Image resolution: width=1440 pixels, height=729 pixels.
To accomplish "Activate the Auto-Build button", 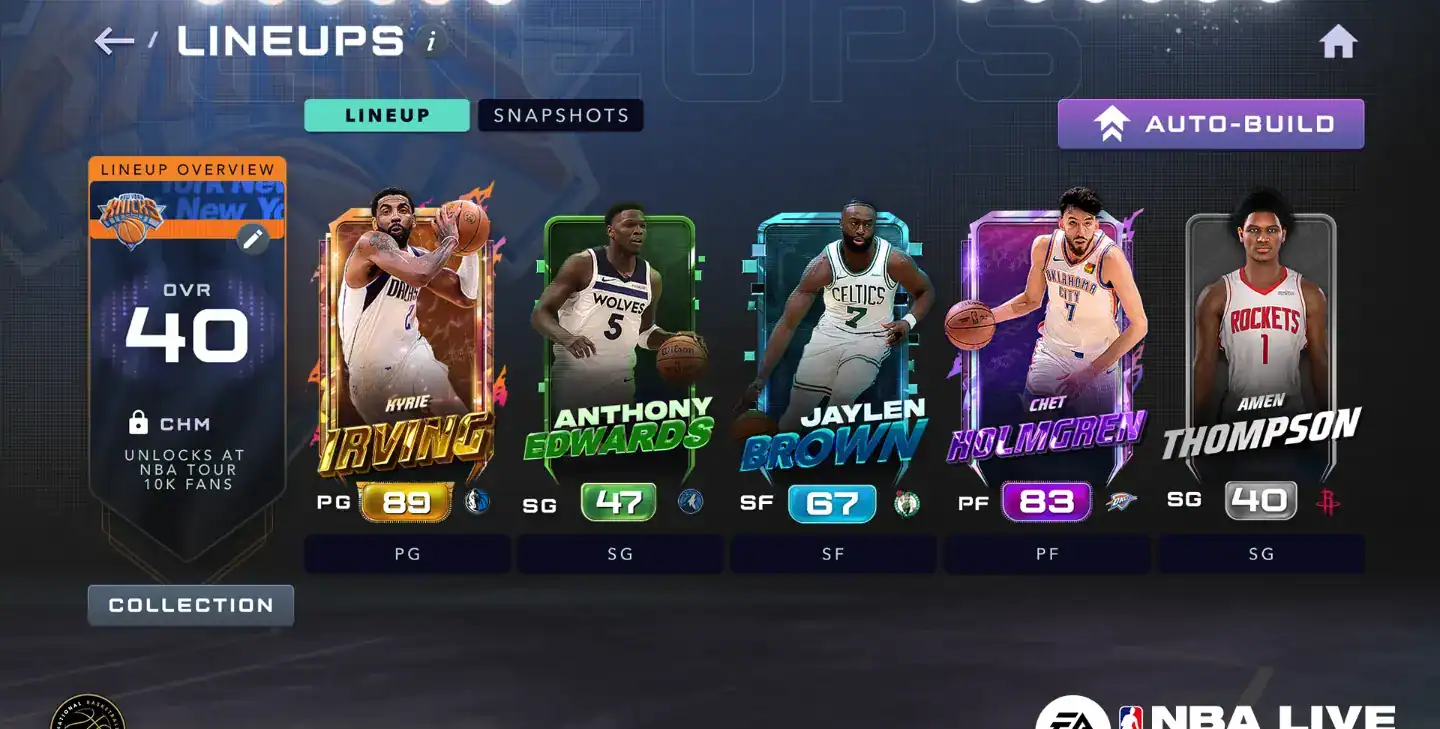I will (x=1211, y=124).
